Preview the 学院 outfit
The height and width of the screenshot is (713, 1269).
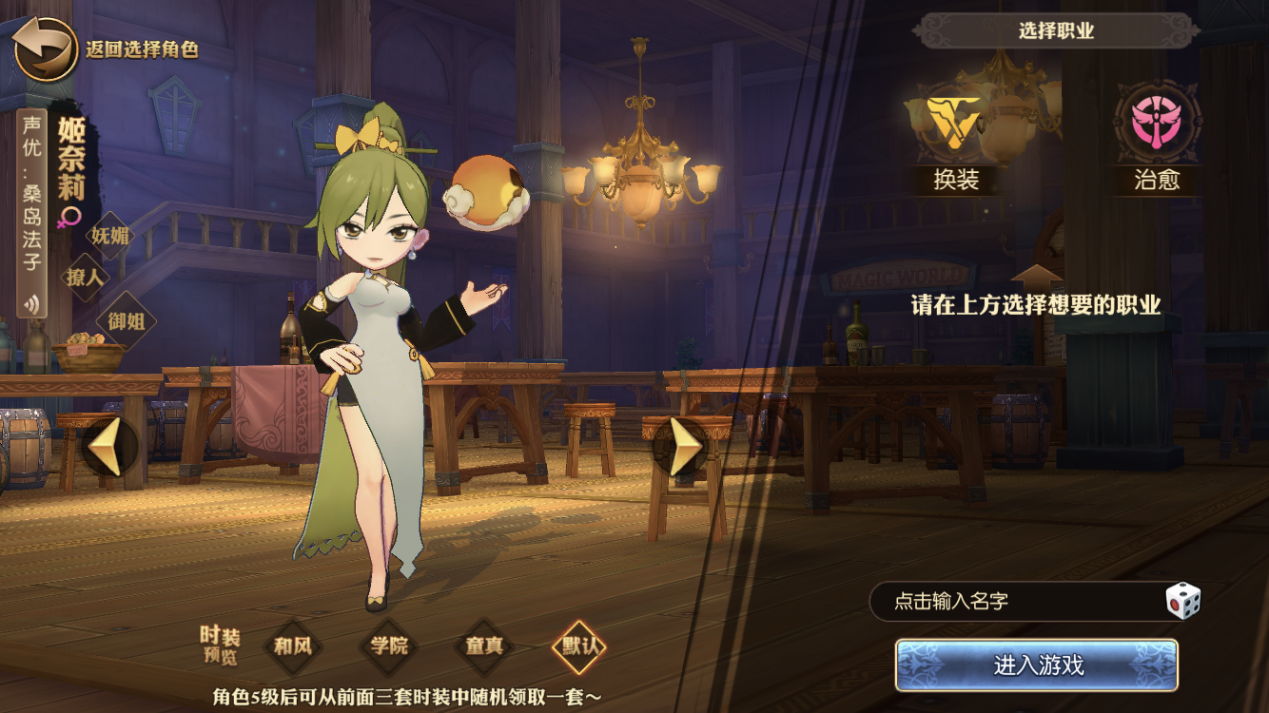pyautogui.click(x=388, y=645)
